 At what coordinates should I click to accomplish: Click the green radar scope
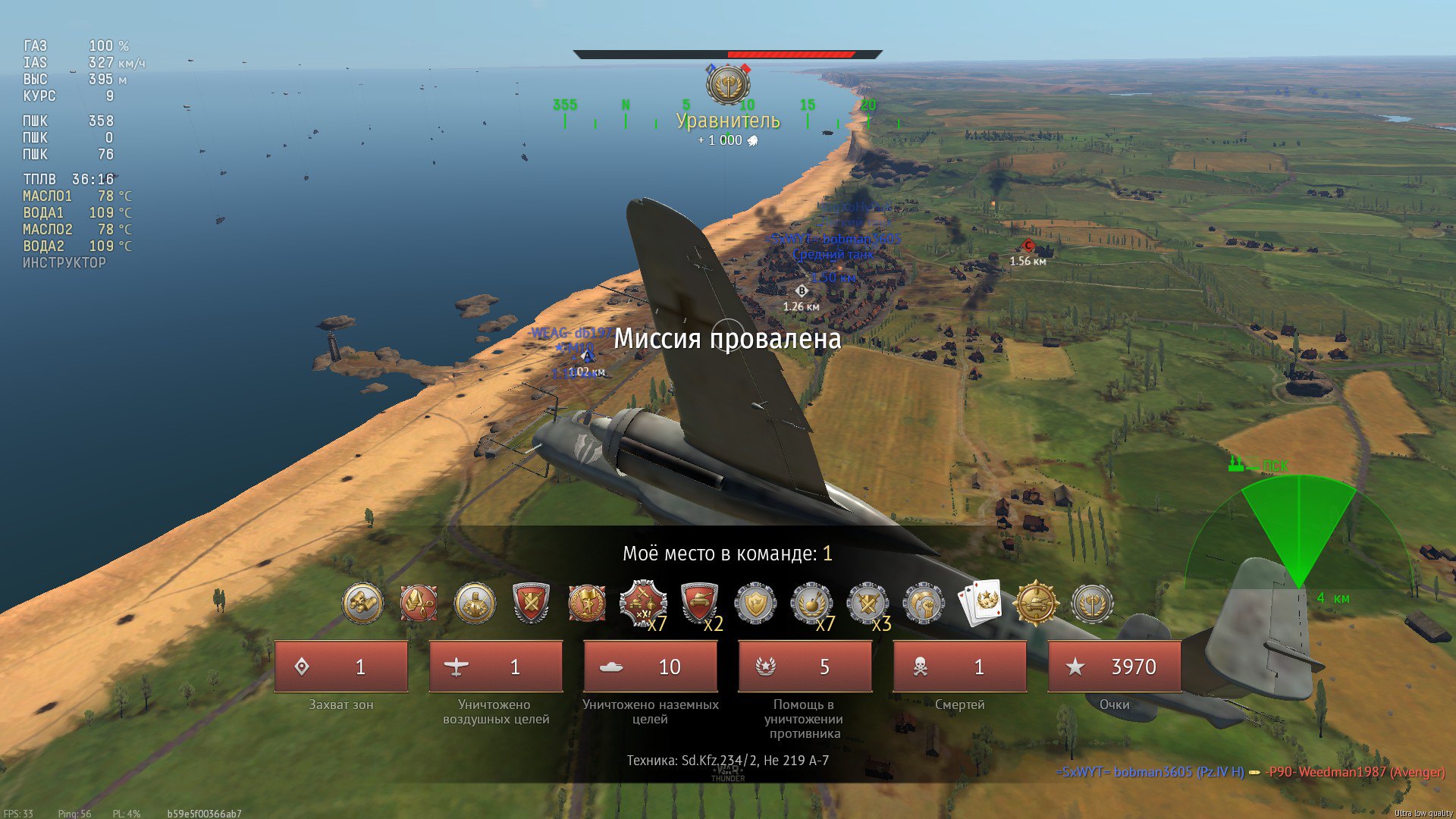point(1299,538)
